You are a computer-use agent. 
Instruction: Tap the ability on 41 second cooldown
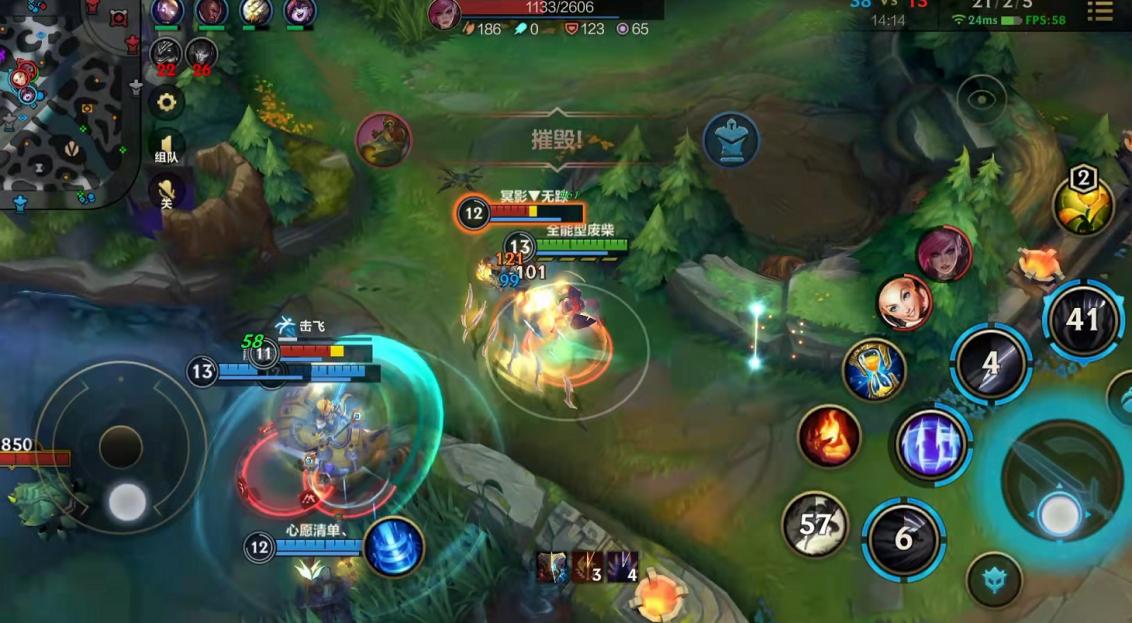(1083, 320)
